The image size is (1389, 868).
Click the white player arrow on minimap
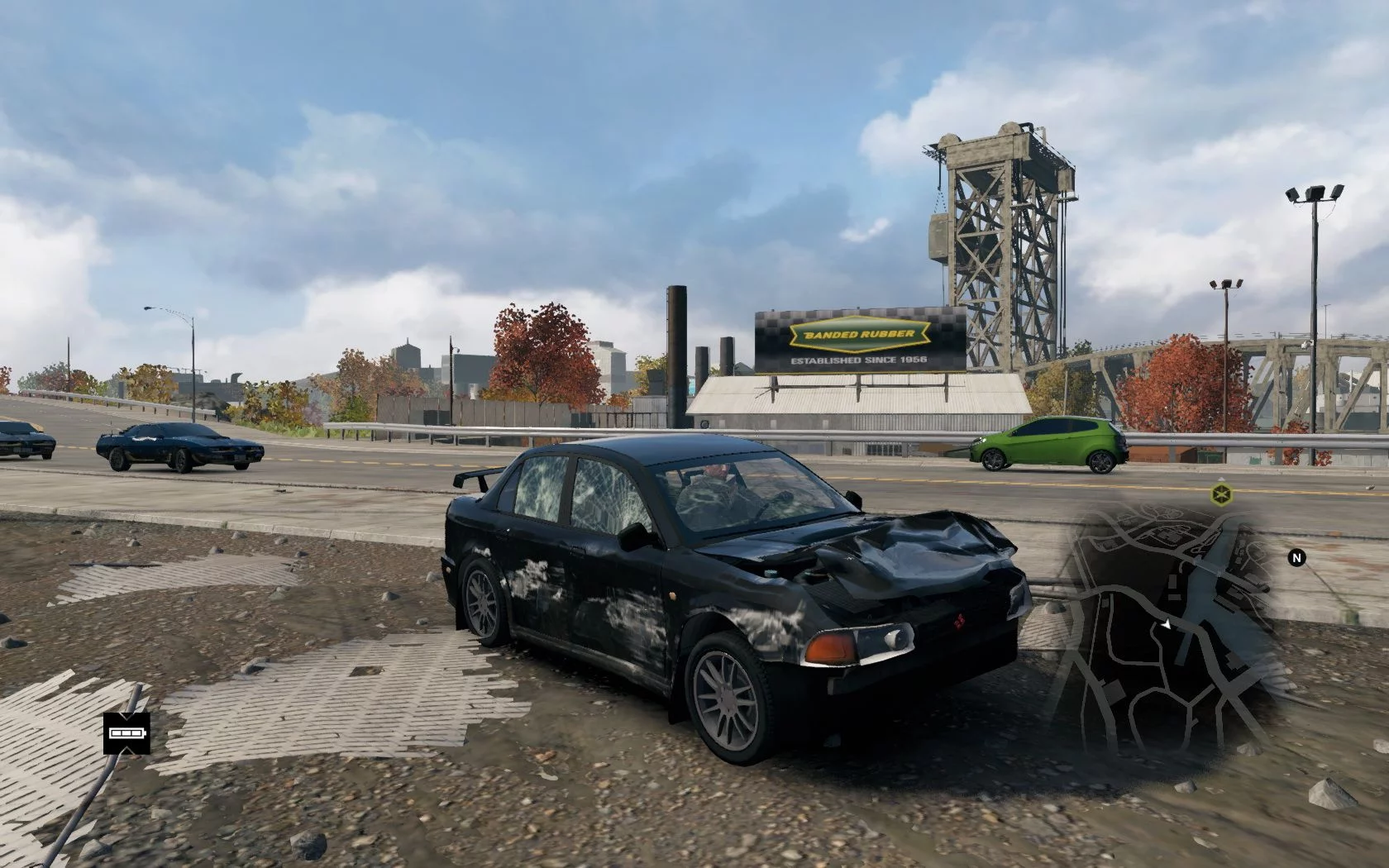(x=1166, y=627)
